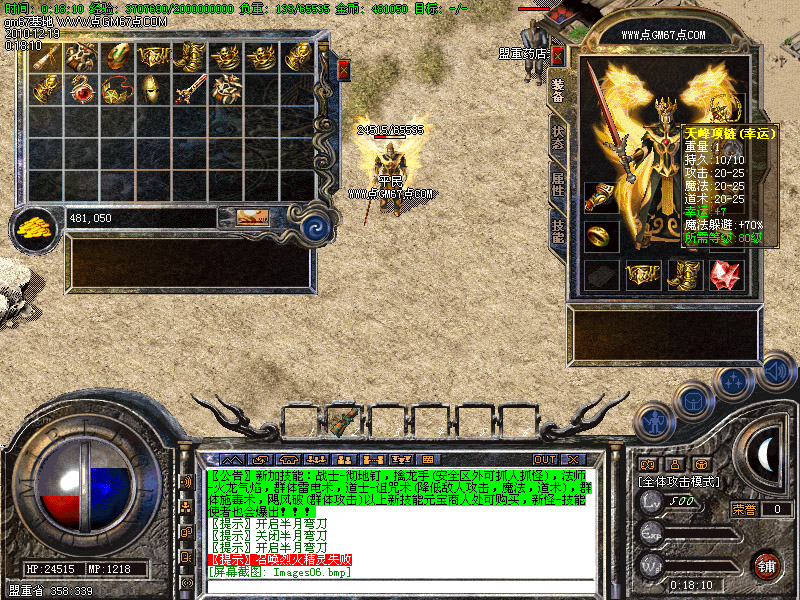
Task: Click the OUT button above chat
Action: (545, 459)
